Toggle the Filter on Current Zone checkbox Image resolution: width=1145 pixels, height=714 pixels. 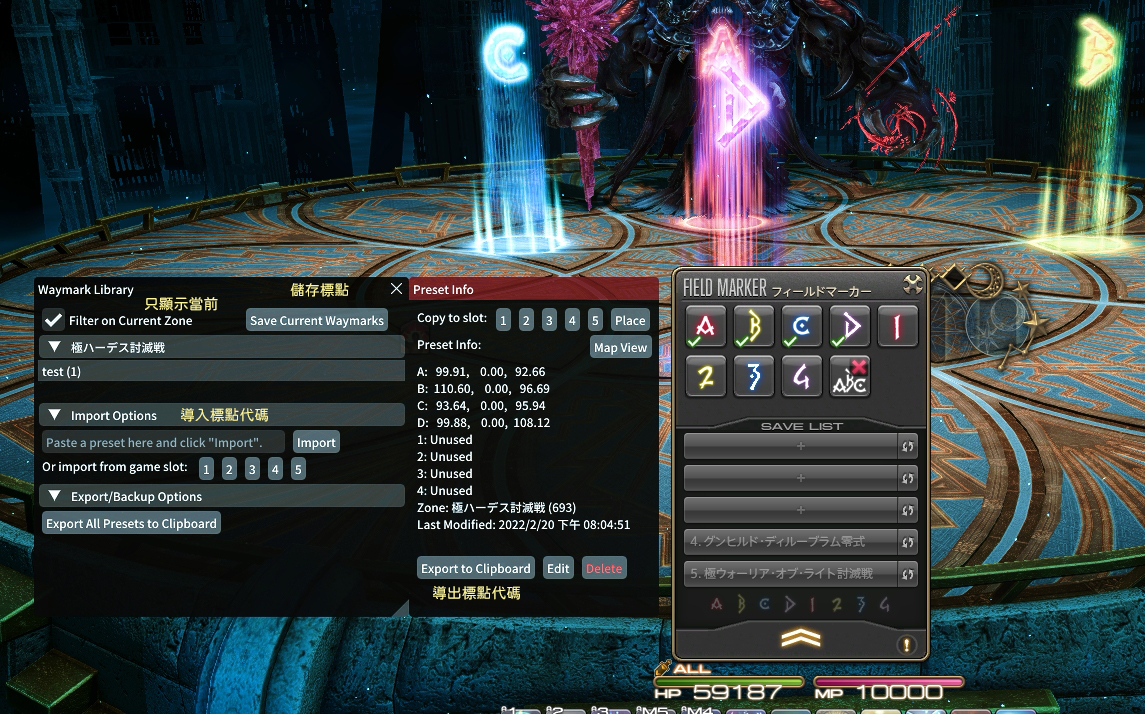pyautogui.click(x=54, y=320)
